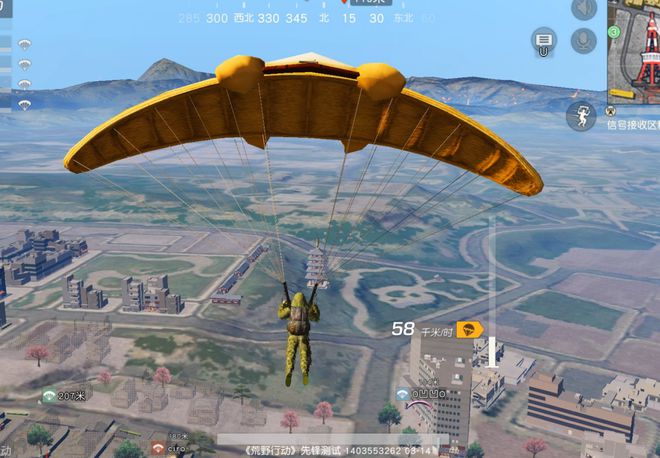
Task: Open the quick chat message button
Action: tap(545, 42)
